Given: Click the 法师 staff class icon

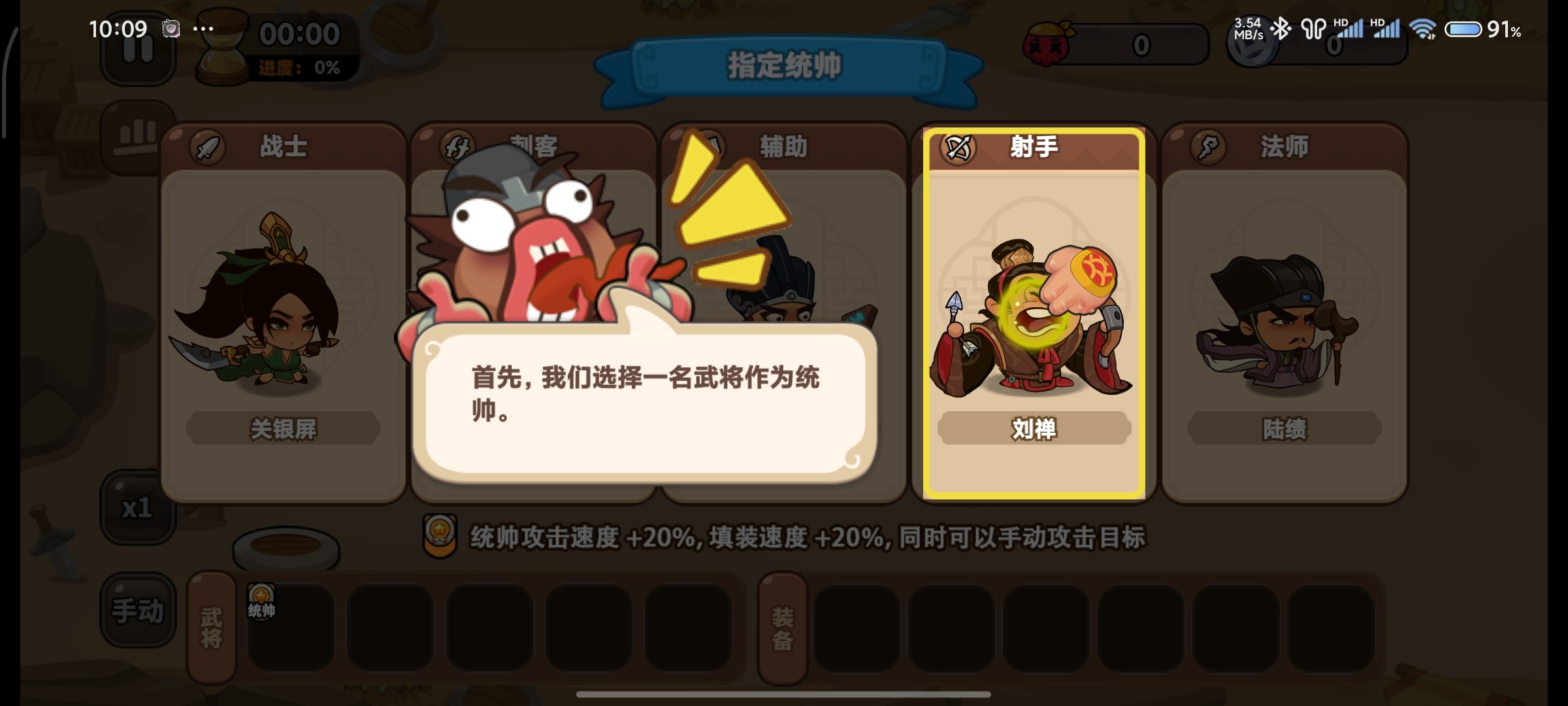Looking at the screenshot, I should coord(1207,146).
